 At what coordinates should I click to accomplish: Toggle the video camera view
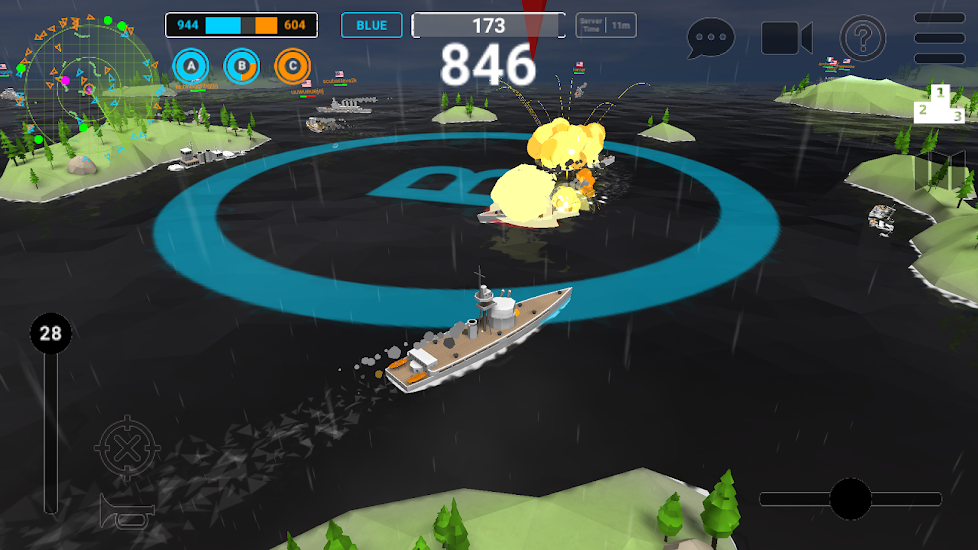pyautogui.click(x=786, y=38)
